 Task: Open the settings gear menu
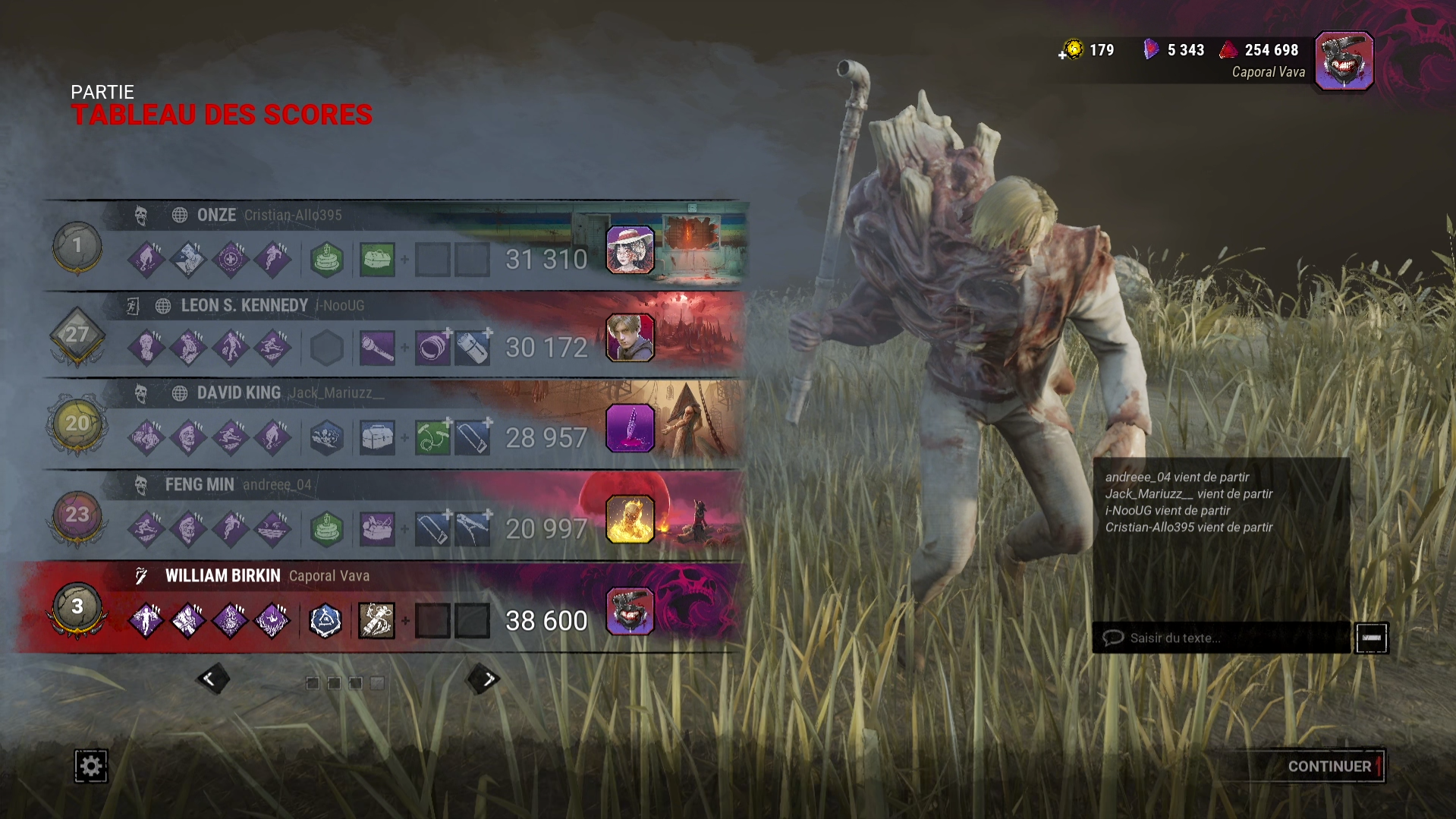coord(90,766)
